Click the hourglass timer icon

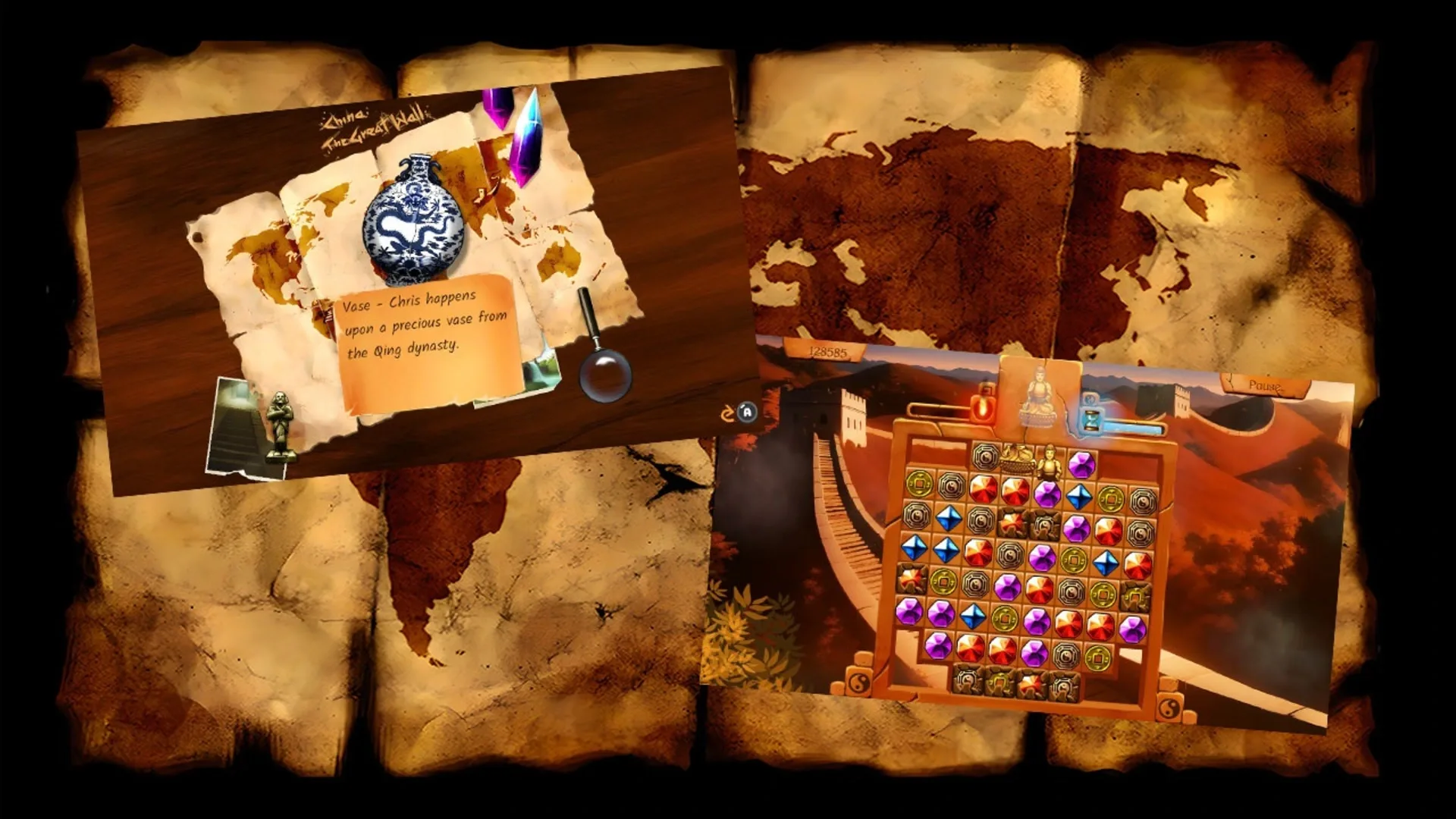coord(1090,419)
